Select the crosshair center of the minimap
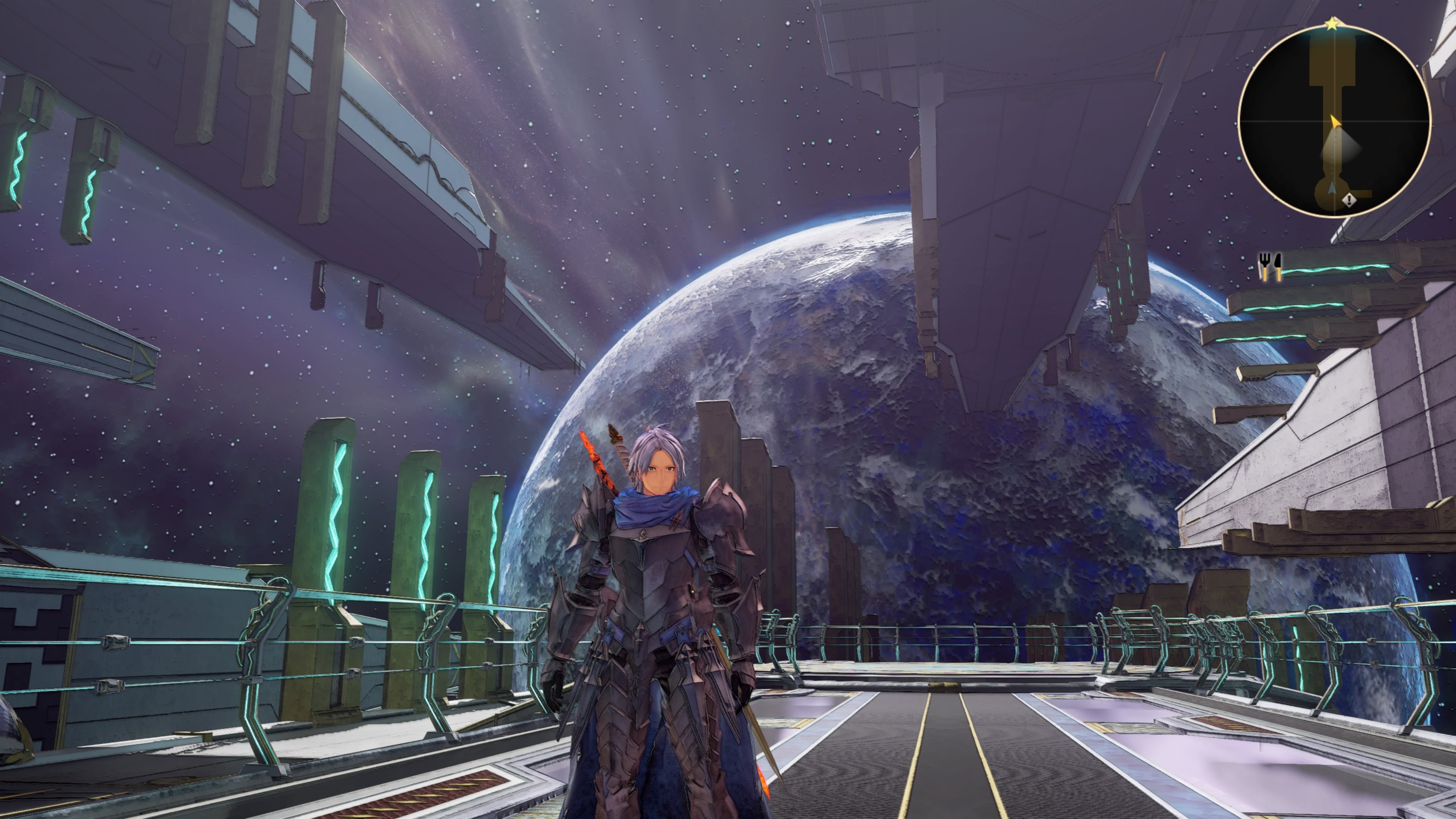This screenshot has width=1456, height=819. (1335, 121)
